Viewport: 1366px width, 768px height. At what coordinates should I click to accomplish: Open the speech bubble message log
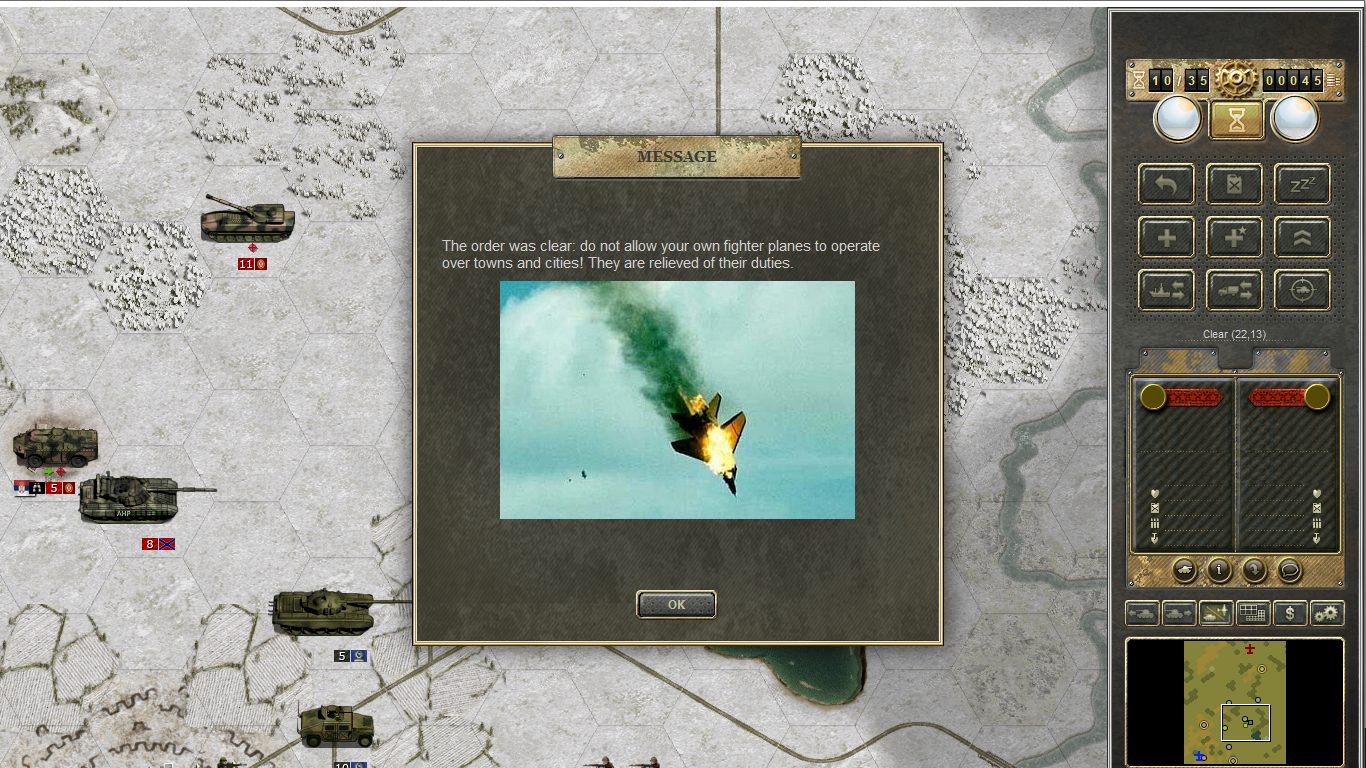pyautogui.click(x=1290, y=570)
